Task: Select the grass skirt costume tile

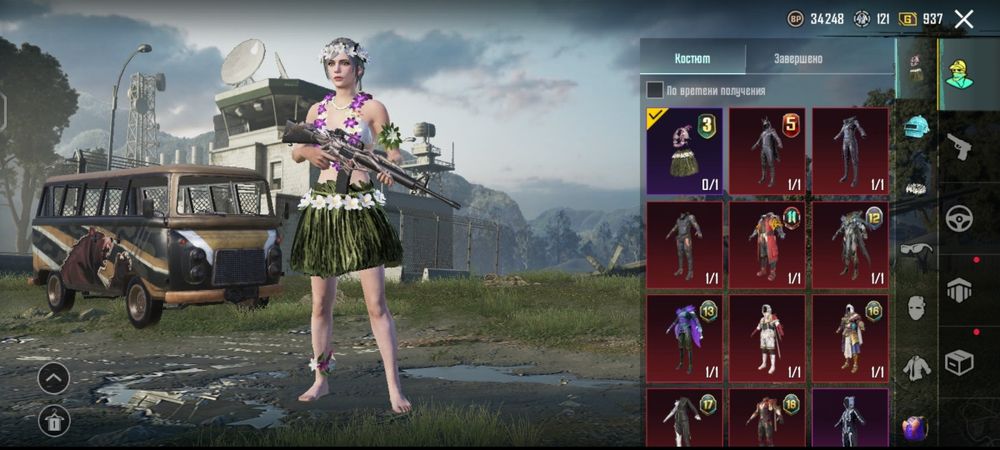Action: 685,150
